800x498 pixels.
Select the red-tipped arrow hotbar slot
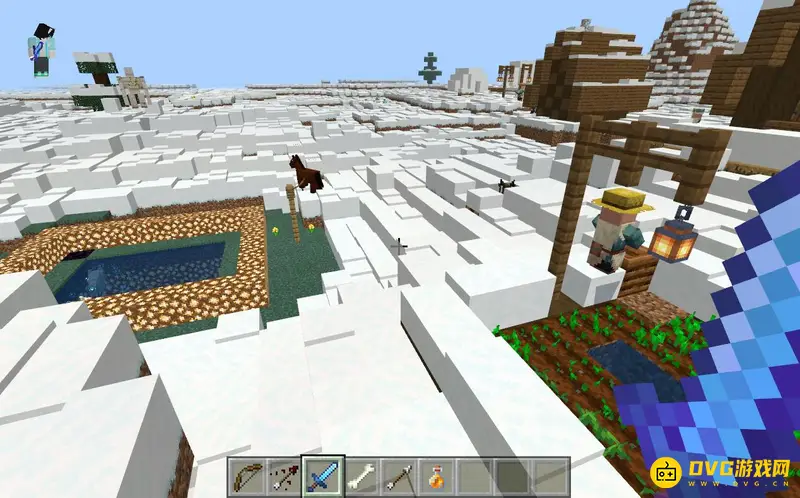pyautogui.click(x=285, y=475)
